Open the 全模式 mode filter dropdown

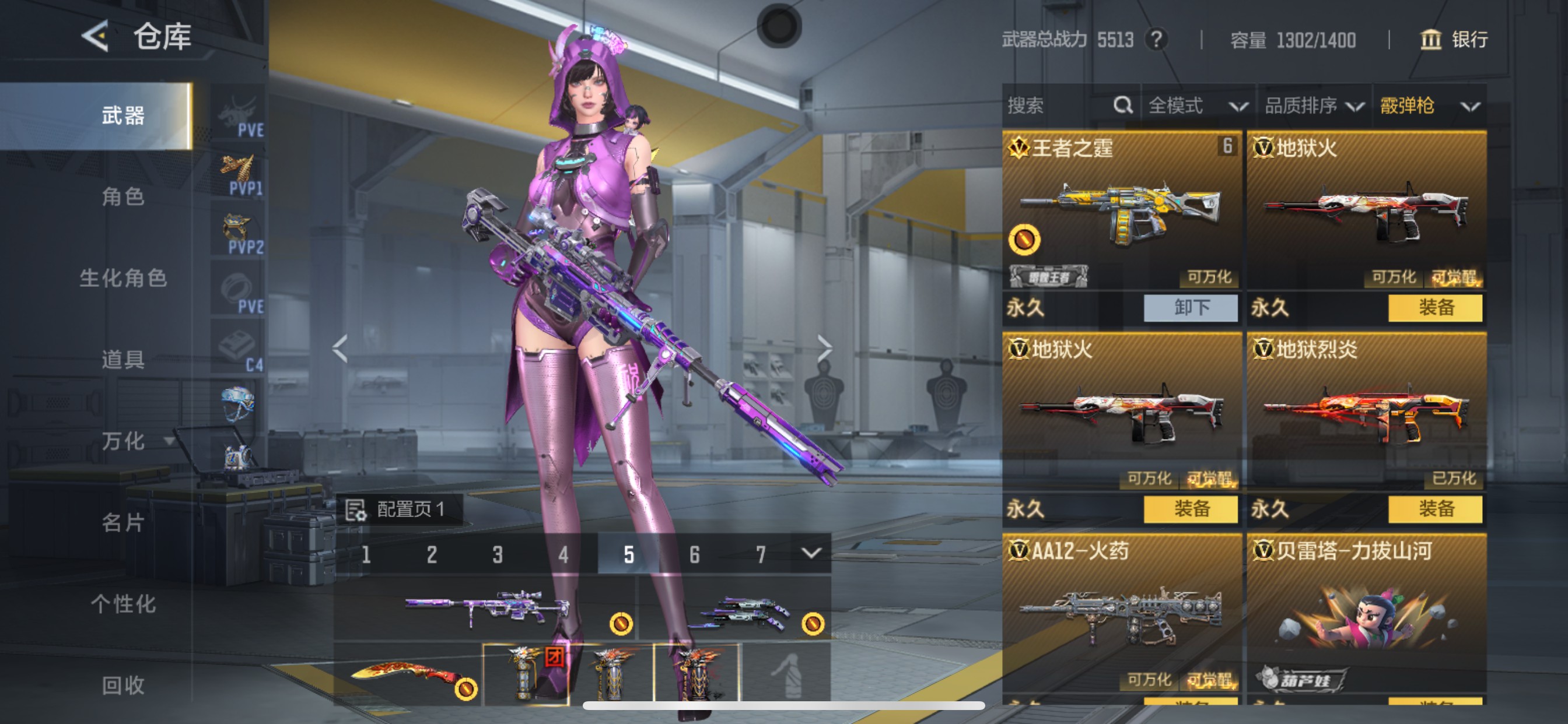click(1196, 106)
